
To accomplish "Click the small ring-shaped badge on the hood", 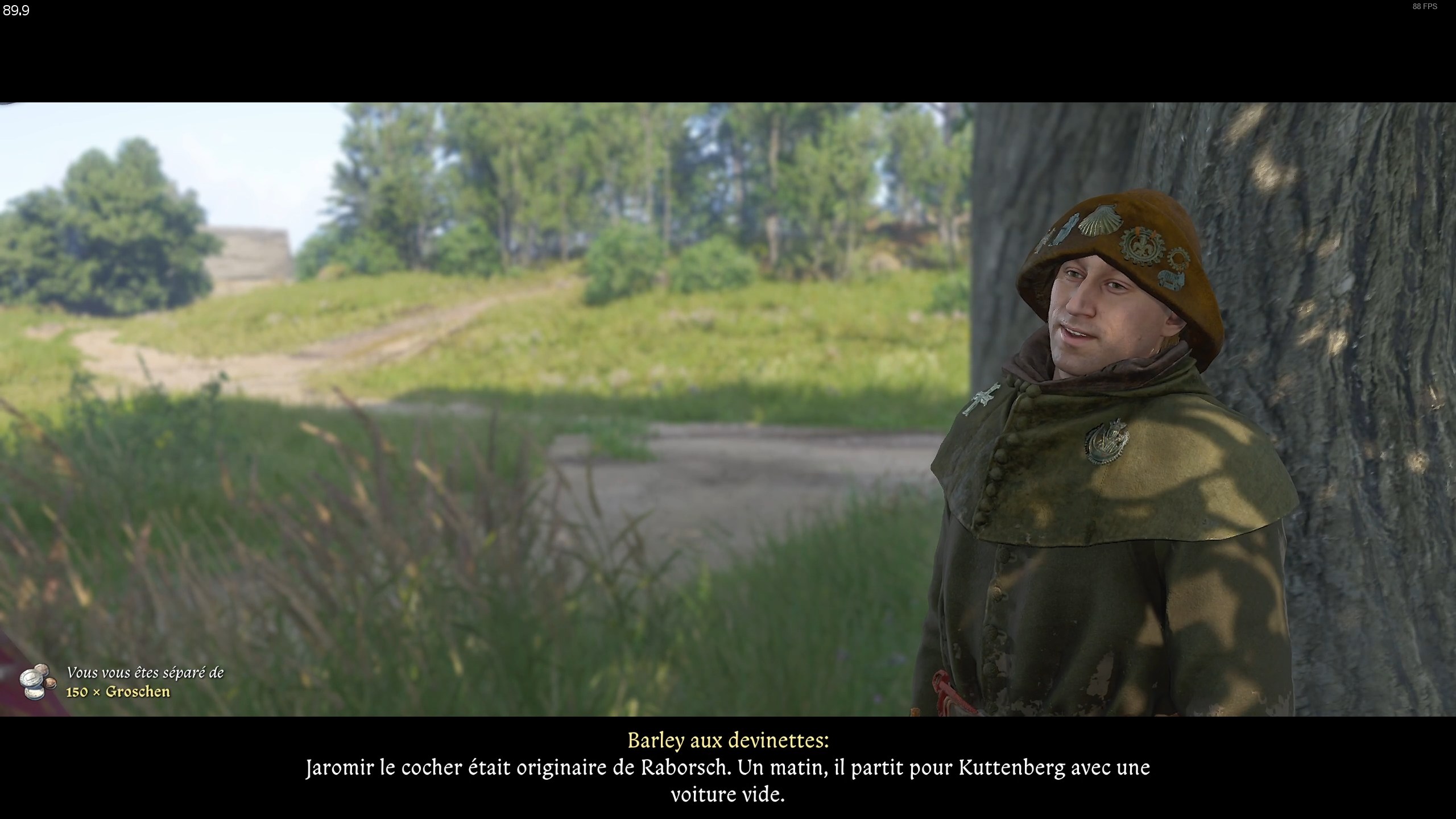I will (x=1178, y=257).
